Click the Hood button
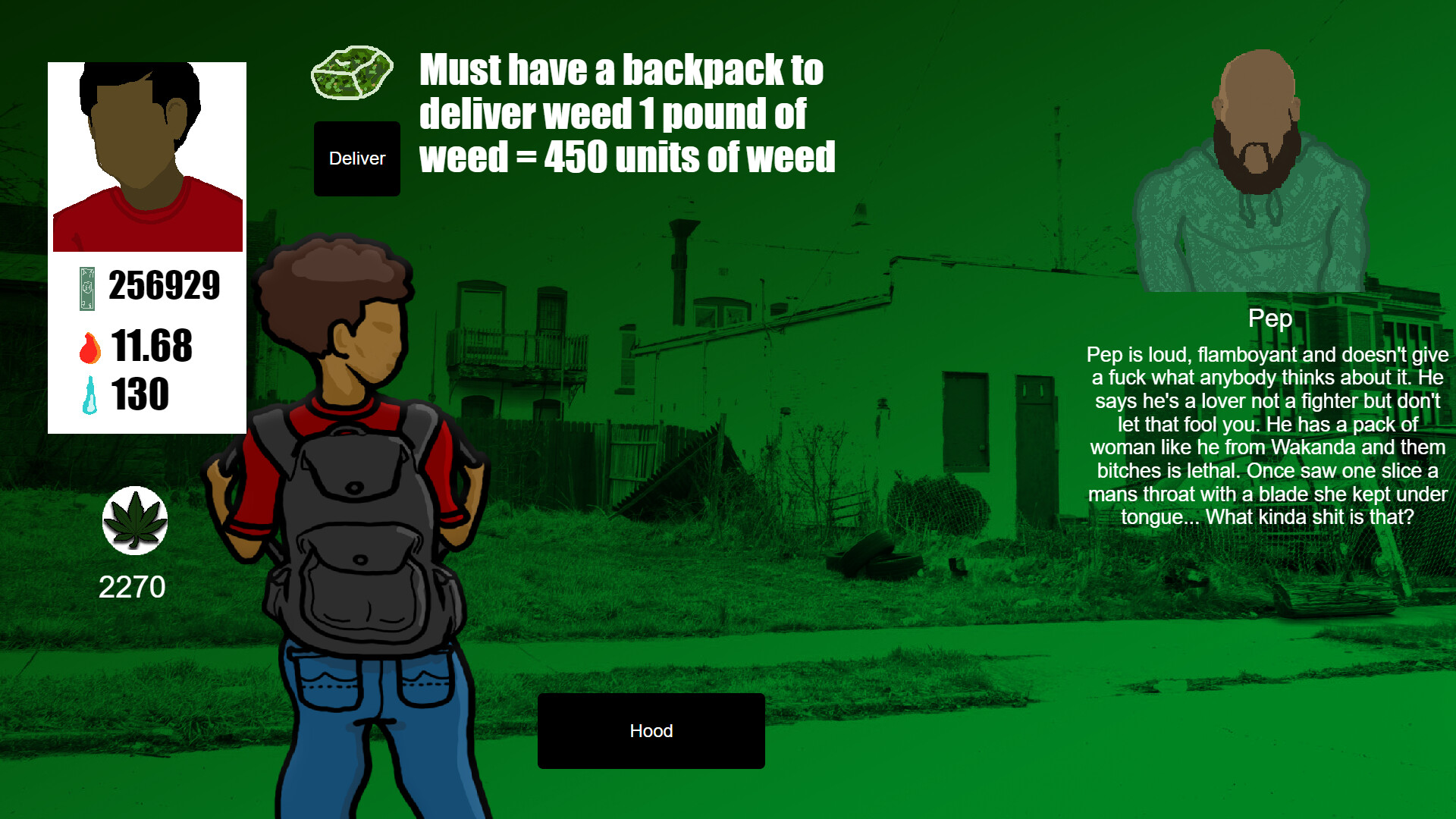The image size is (1456, 819). tap(651, 731)
